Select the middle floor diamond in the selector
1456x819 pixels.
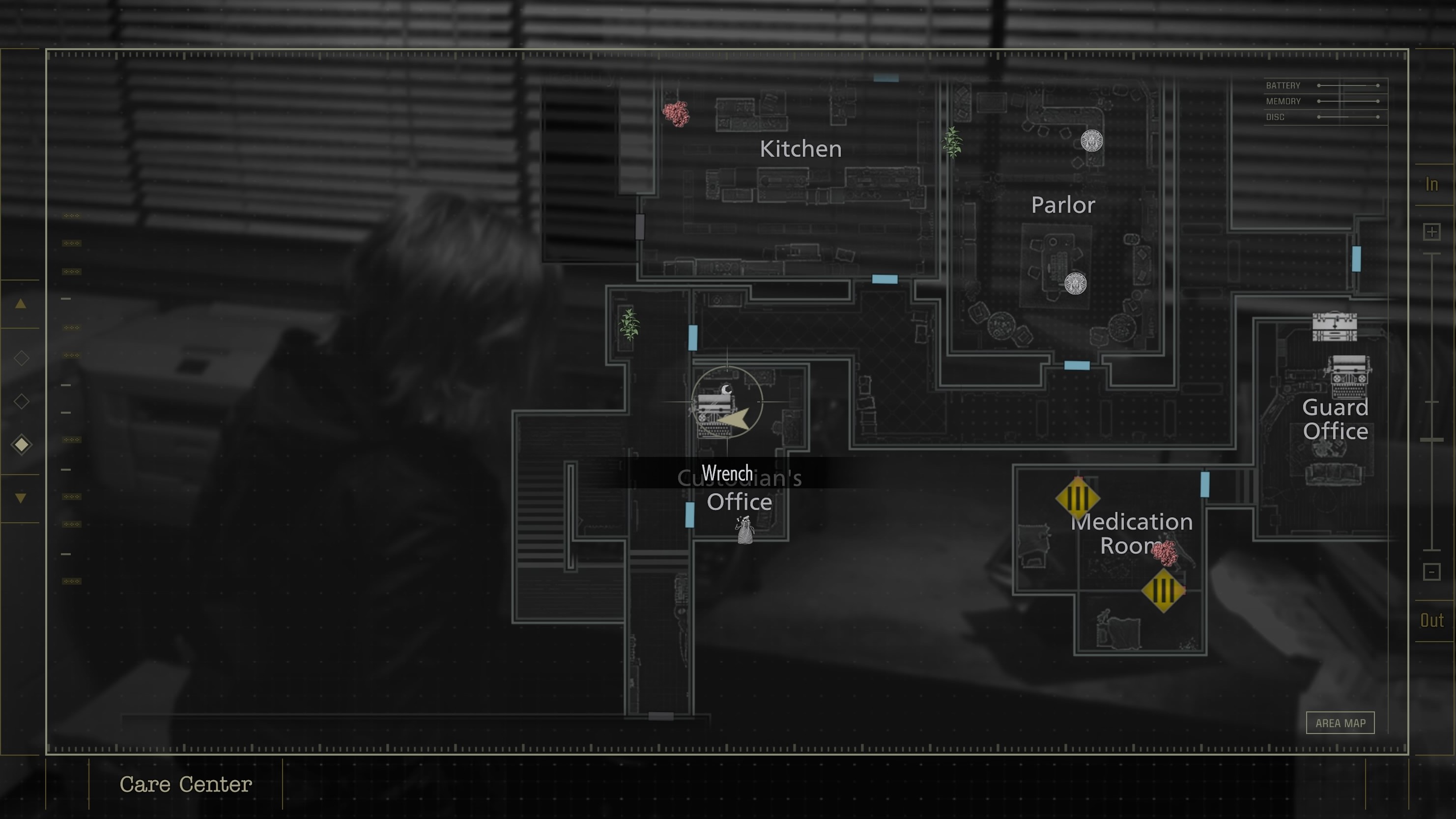pos(22,401)
